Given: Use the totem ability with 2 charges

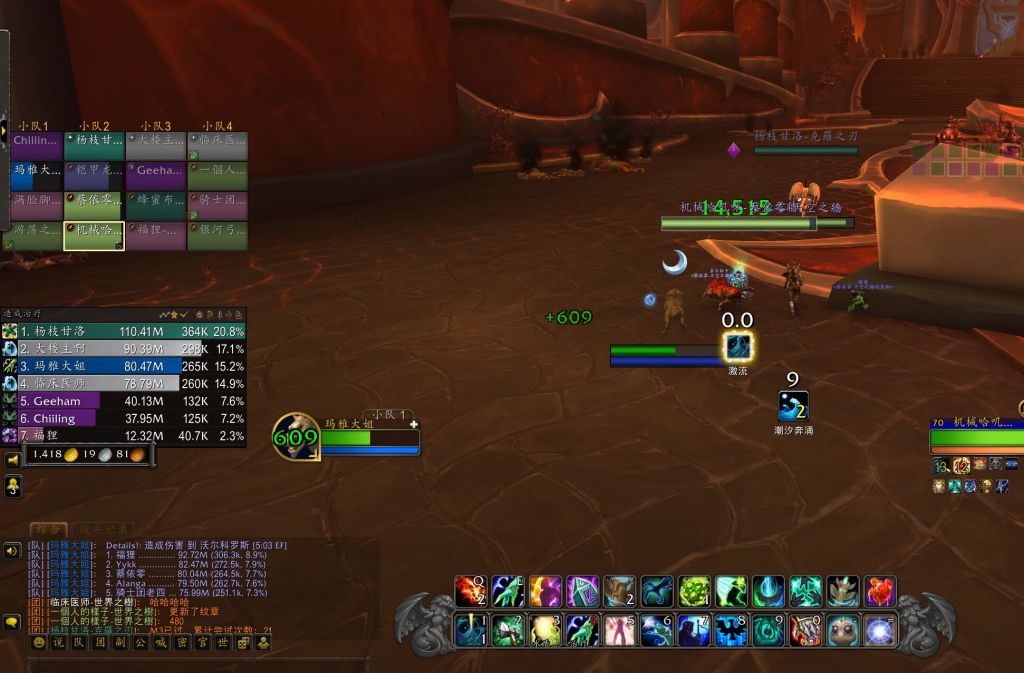Looking at the screenshot, I should pyautogui.click(x=620, y=591).
